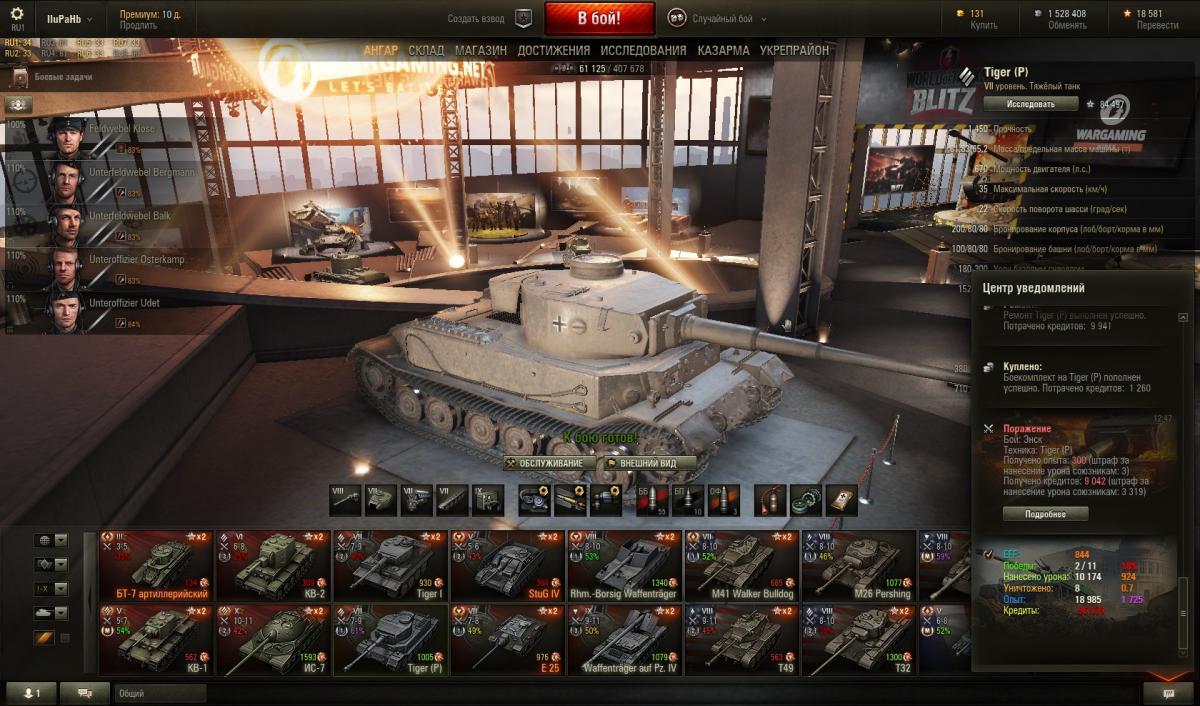Open the Боевые задачи missions panel
Image resolution: width=1200 pixels, height=706 pixels.
point(62,76)
